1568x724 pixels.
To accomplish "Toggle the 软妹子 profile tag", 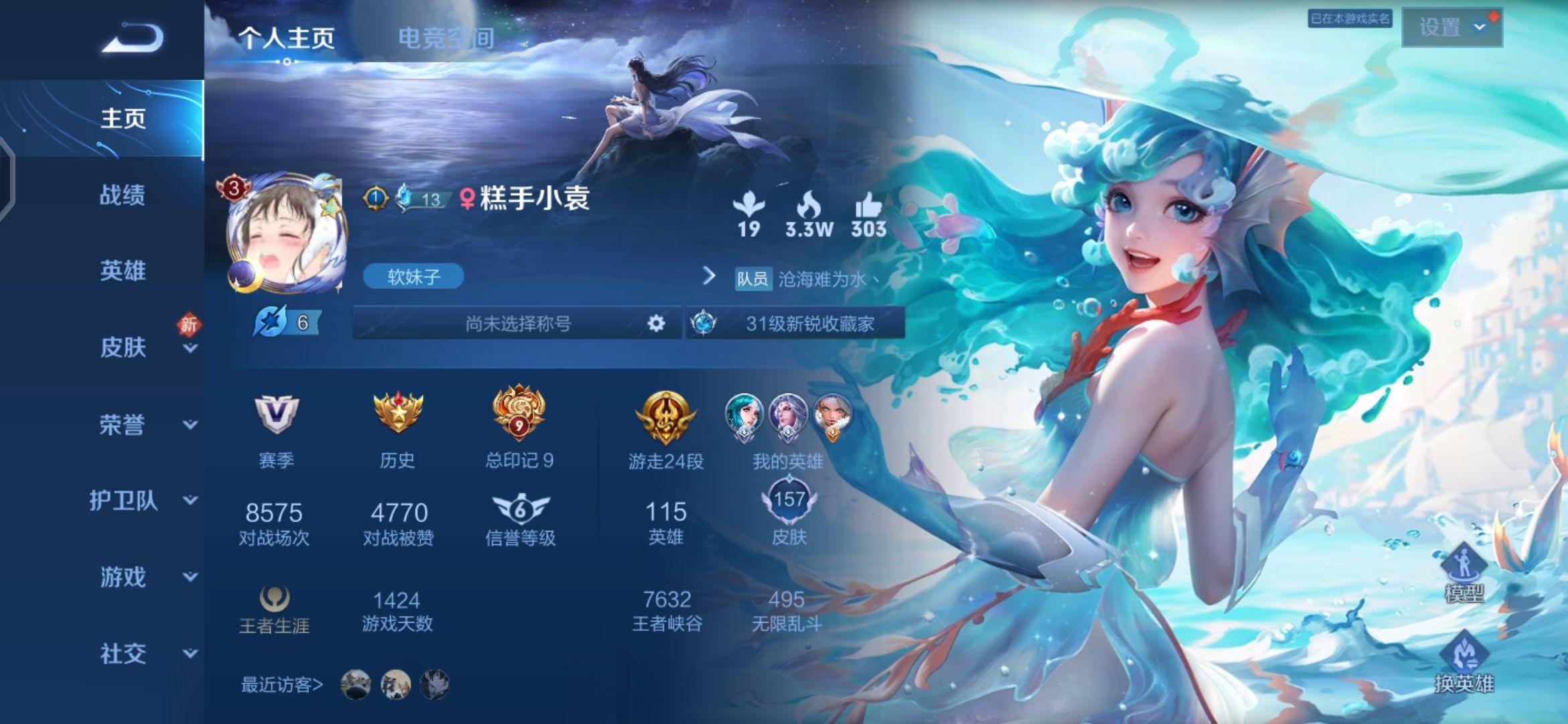I will coord(413,276).
